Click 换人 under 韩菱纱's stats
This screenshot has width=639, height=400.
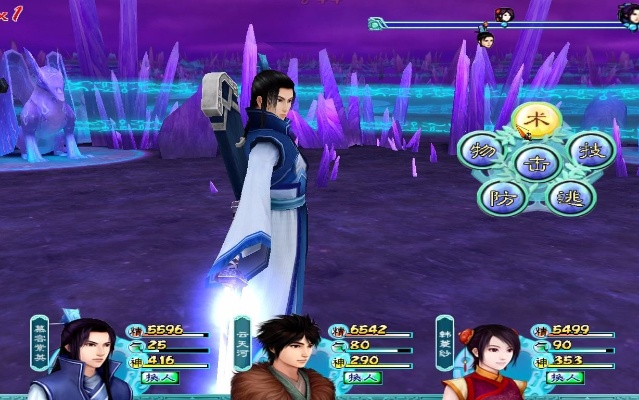[x=563, y=377]
